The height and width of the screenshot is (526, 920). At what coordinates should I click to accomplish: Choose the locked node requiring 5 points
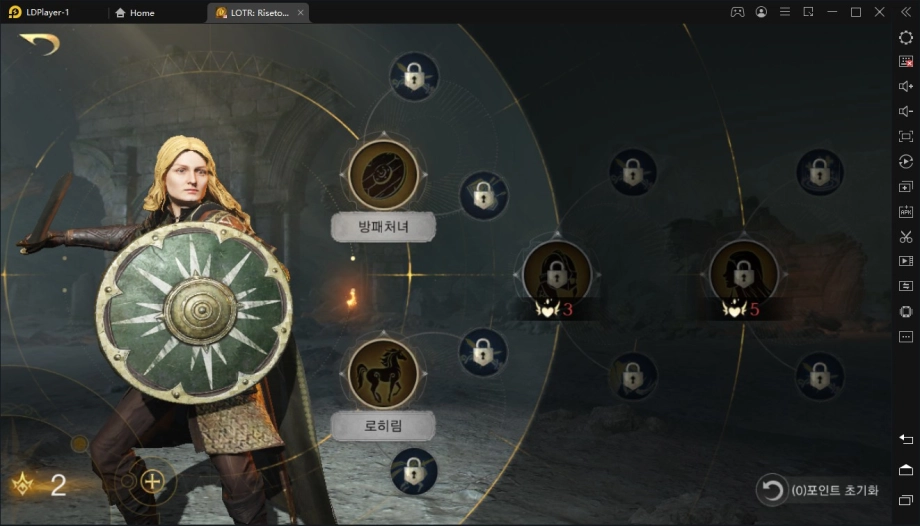(x=743, y=273)
